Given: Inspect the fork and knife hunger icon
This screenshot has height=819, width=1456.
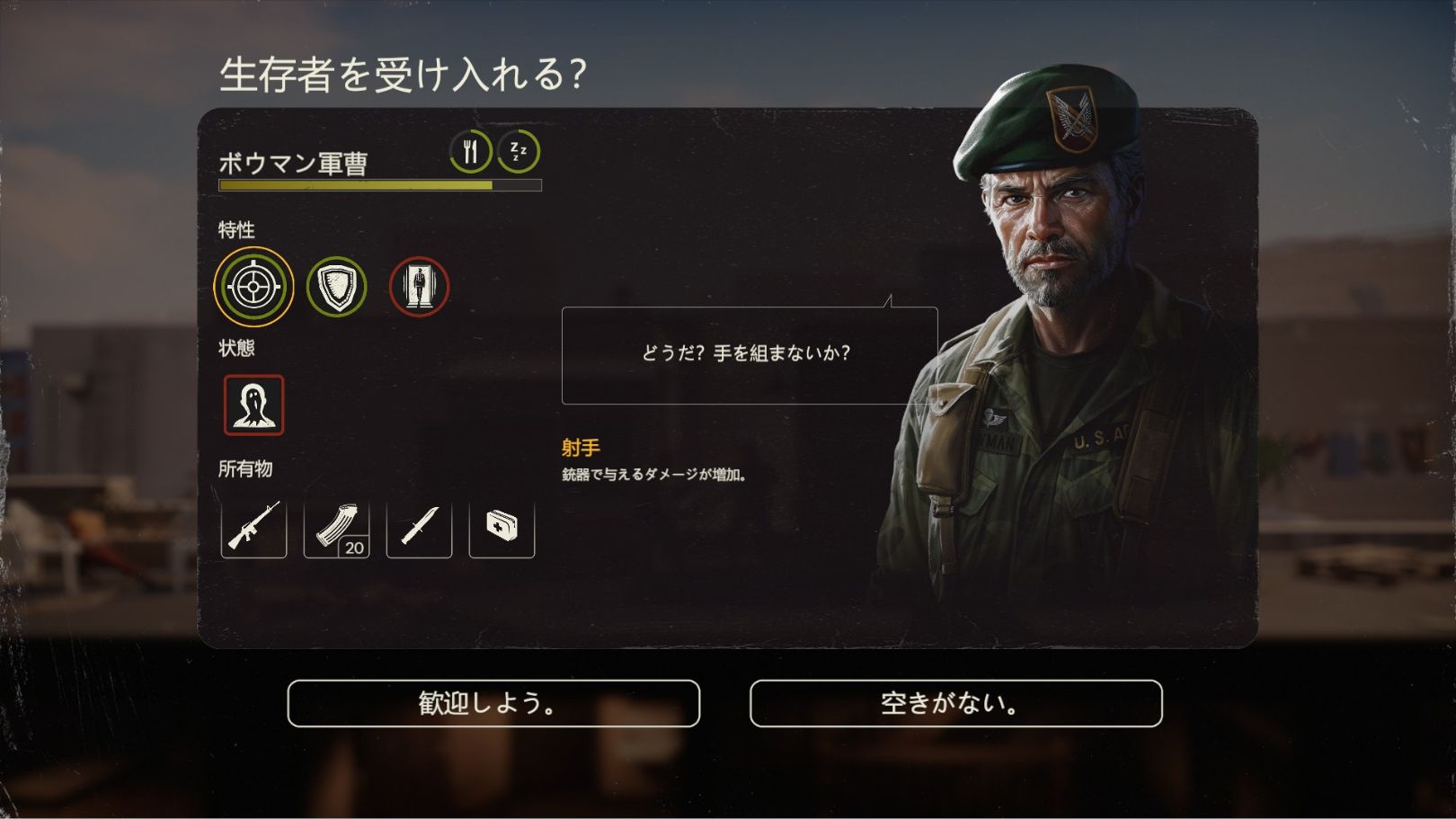Looking at the screenshot, I should point(471,151).
